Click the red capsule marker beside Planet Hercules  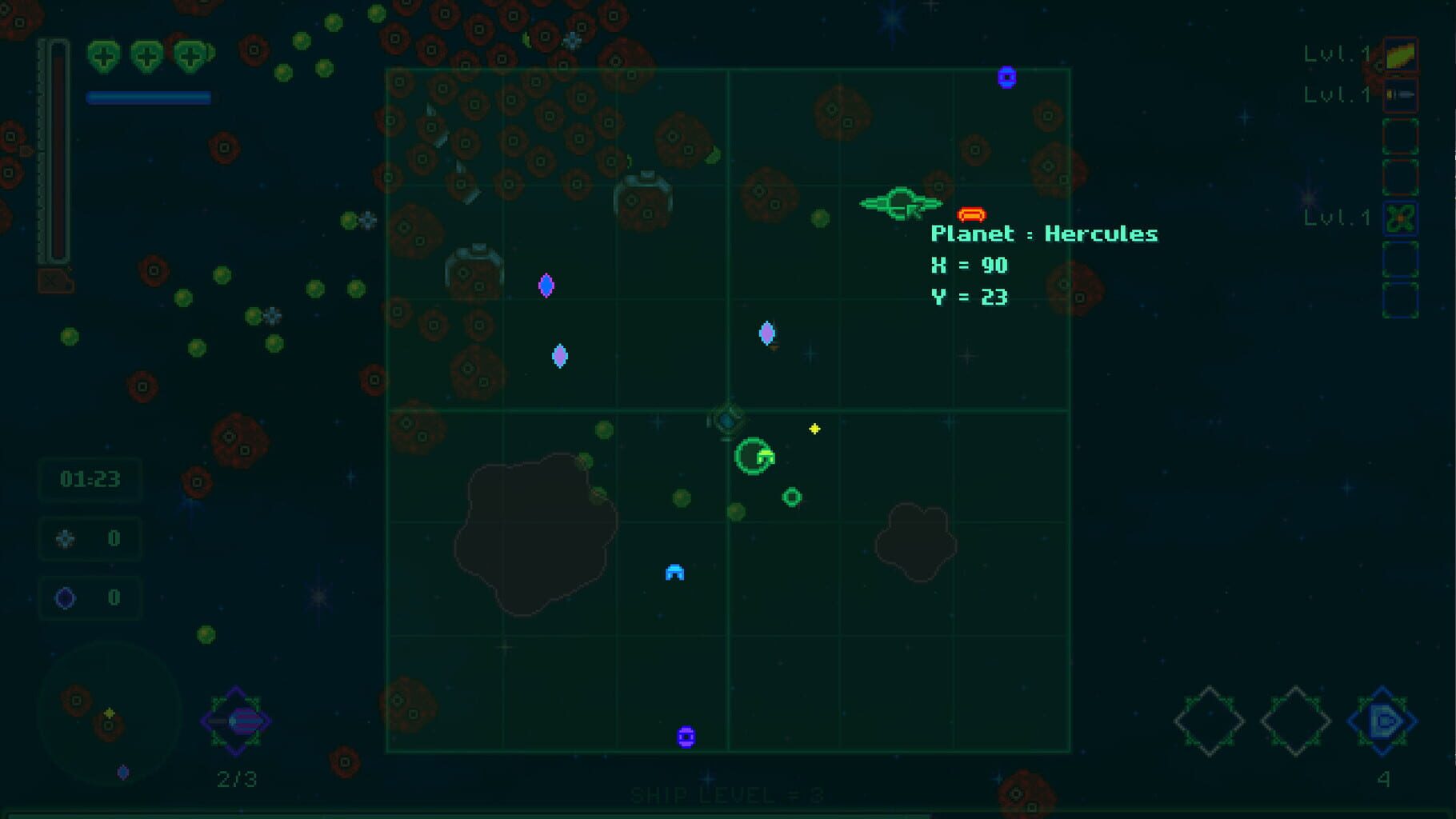(x=971, y=214)
